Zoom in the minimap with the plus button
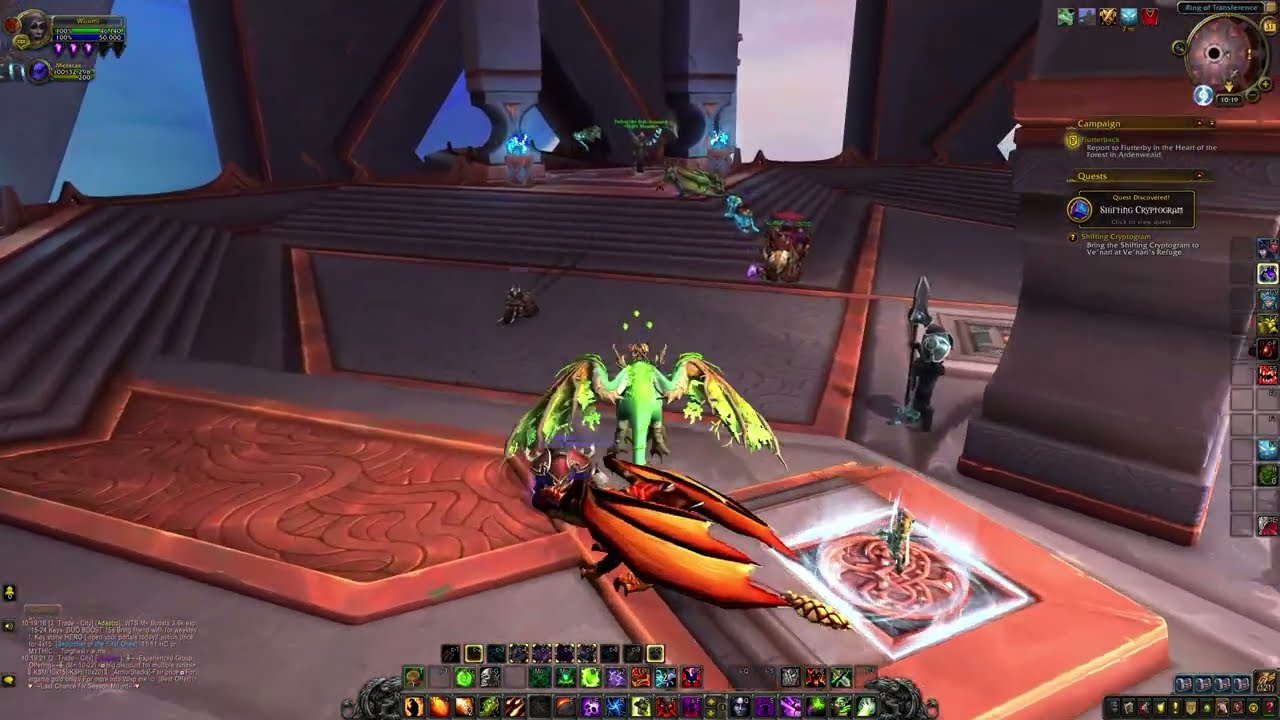1280x720 pixels. coord(1265,83)
